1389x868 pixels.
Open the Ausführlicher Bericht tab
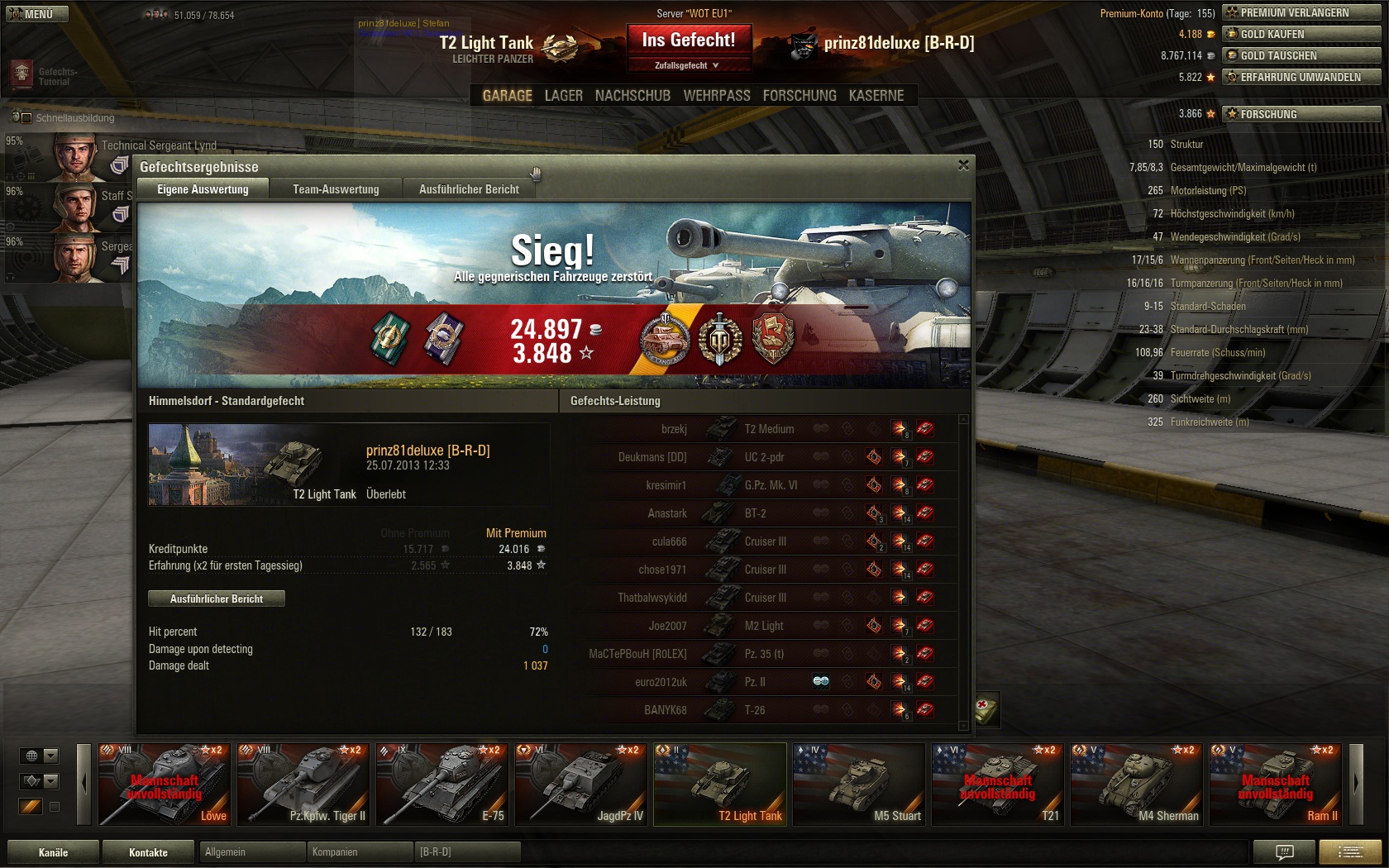(x=469, y=189)
